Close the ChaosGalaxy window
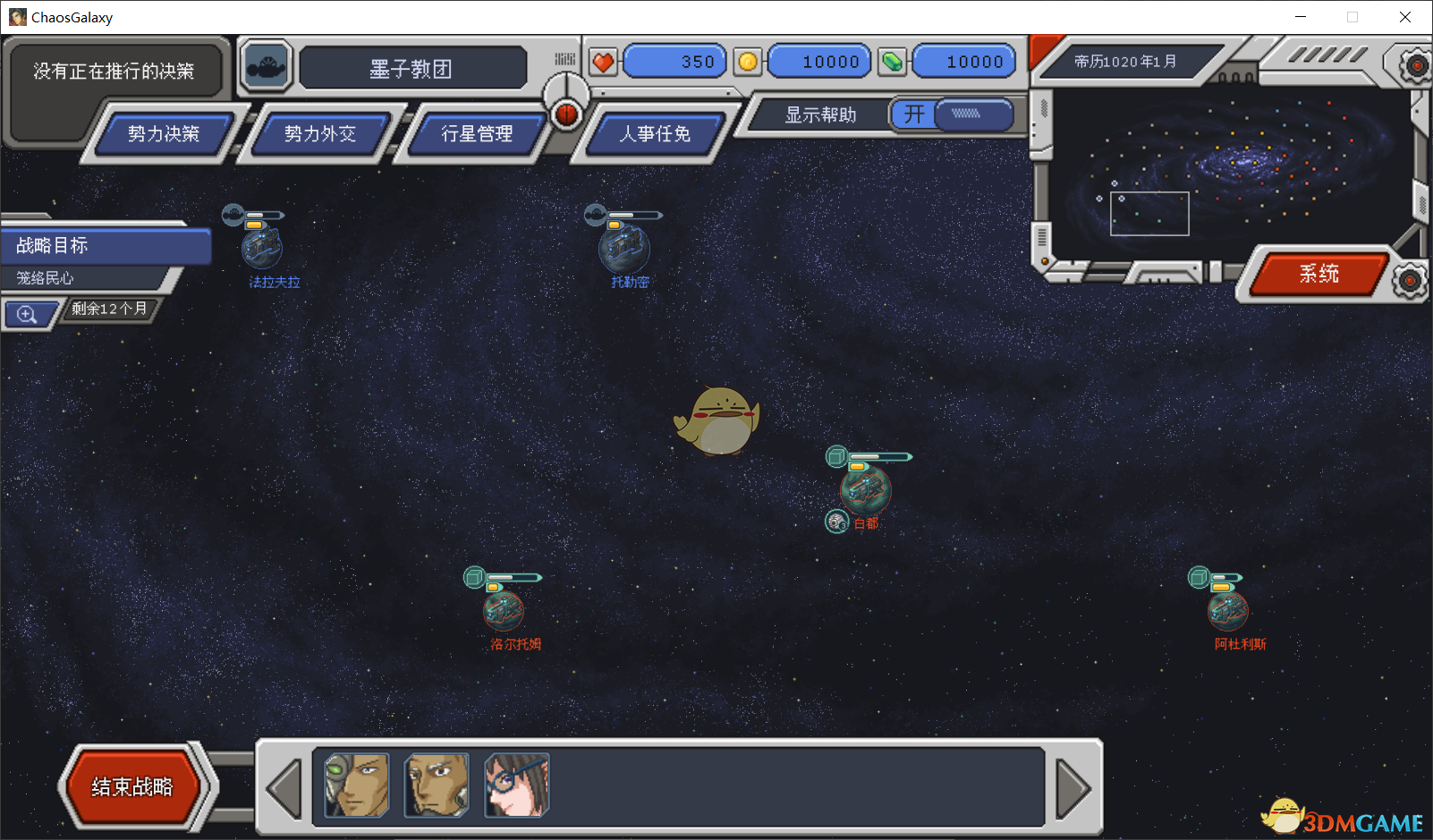Viewport: 1433px width, 840px height. click(x=1405, y=17)
